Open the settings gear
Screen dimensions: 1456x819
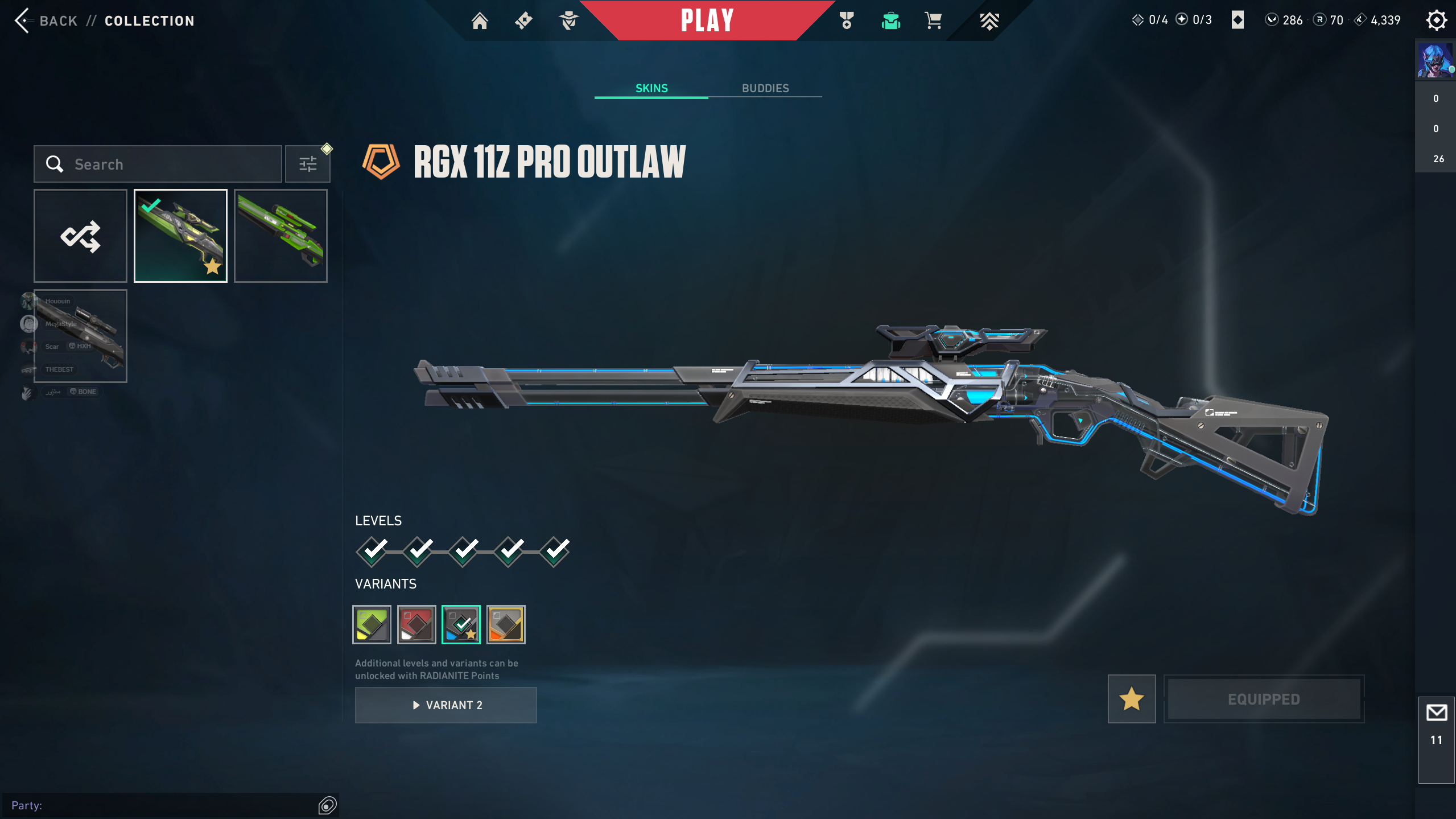1436,20
